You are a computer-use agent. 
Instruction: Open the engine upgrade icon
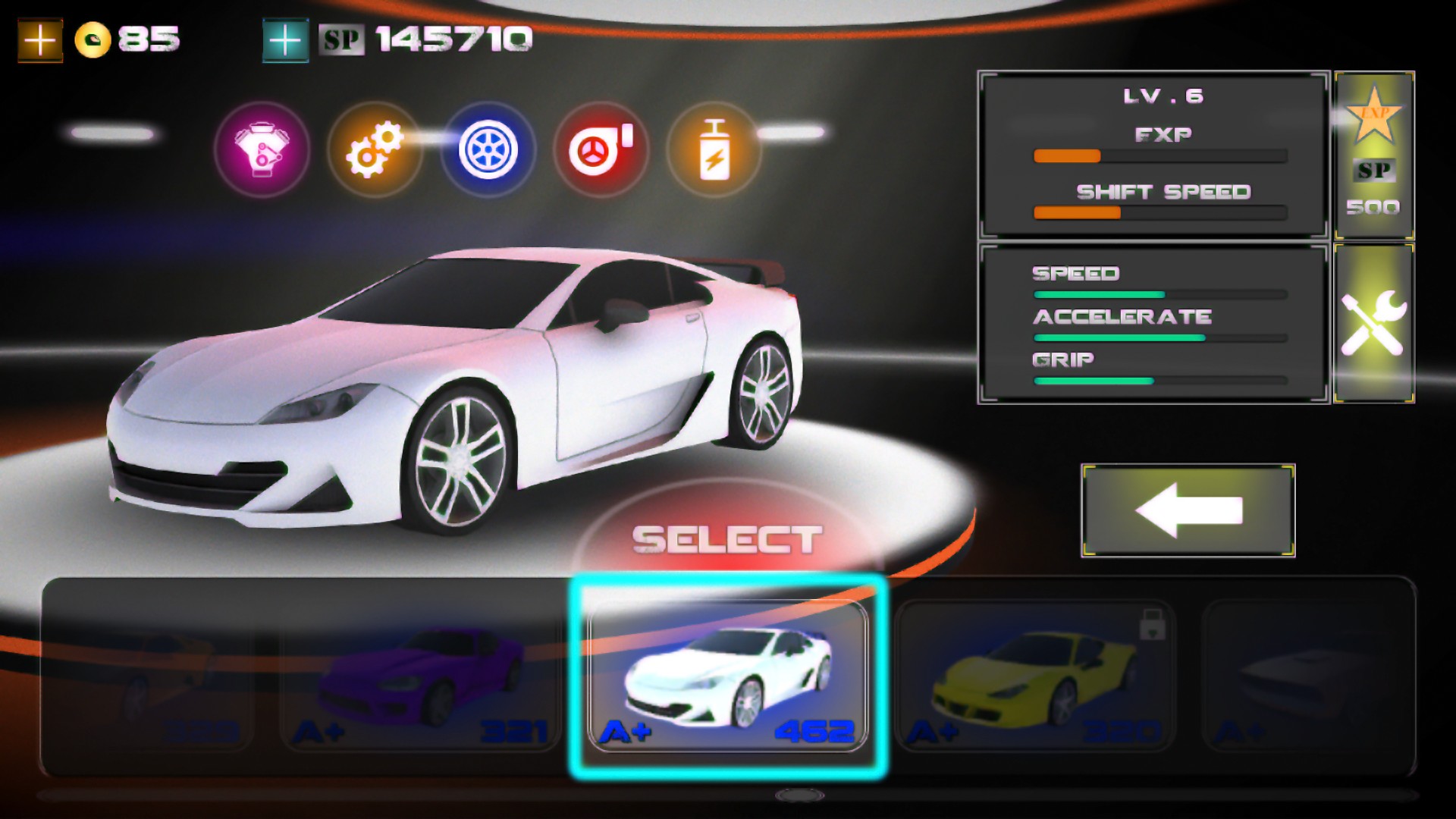click(x=262, y=150)
